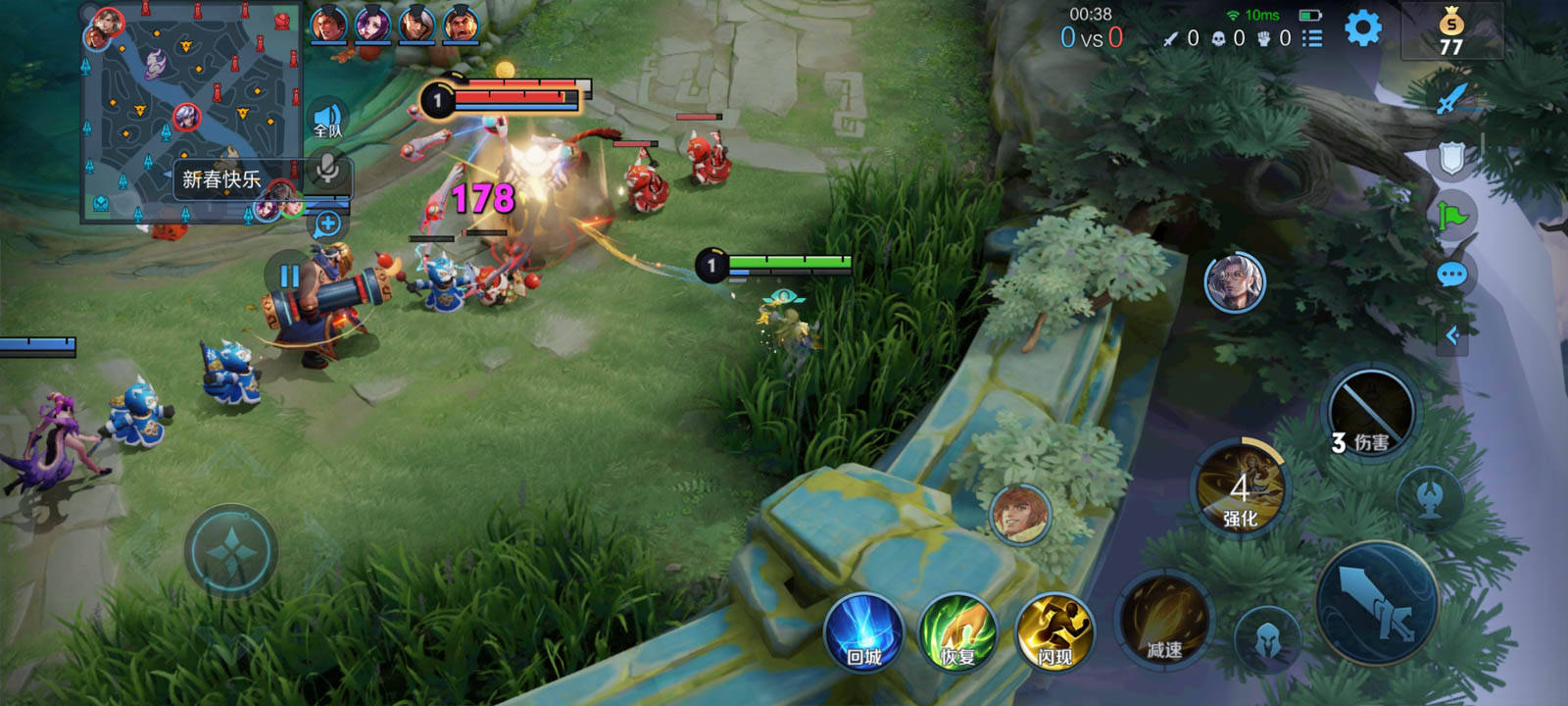Image resolution: width=1568 pixels, height=706 pixels.
Task: Open the shop via gold counter
Action: (x=1451, y=32)
